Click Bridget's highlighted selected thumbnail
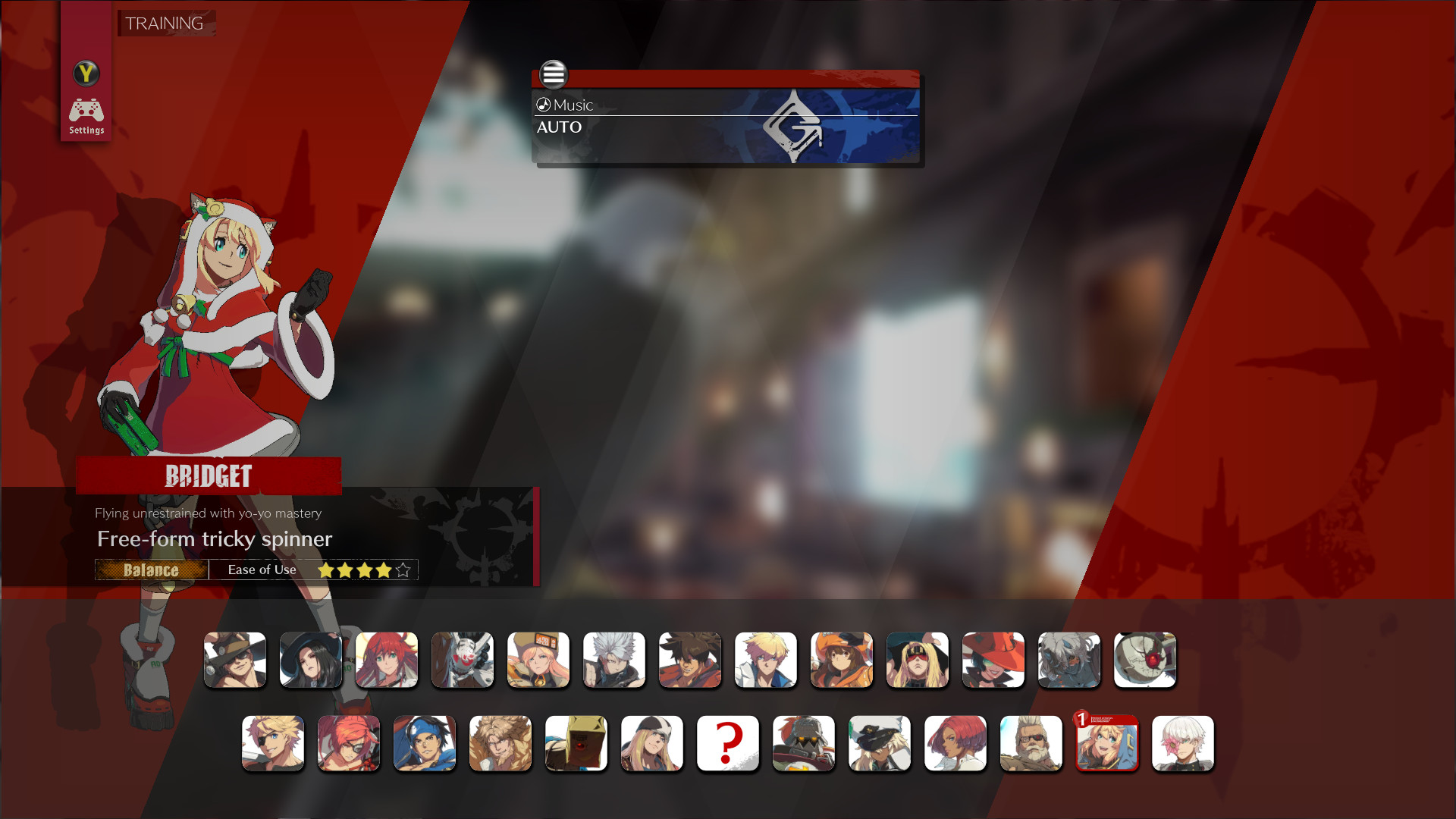Image resolution: width=1456 pixels, height=819 pixels. pos(1107,744)
